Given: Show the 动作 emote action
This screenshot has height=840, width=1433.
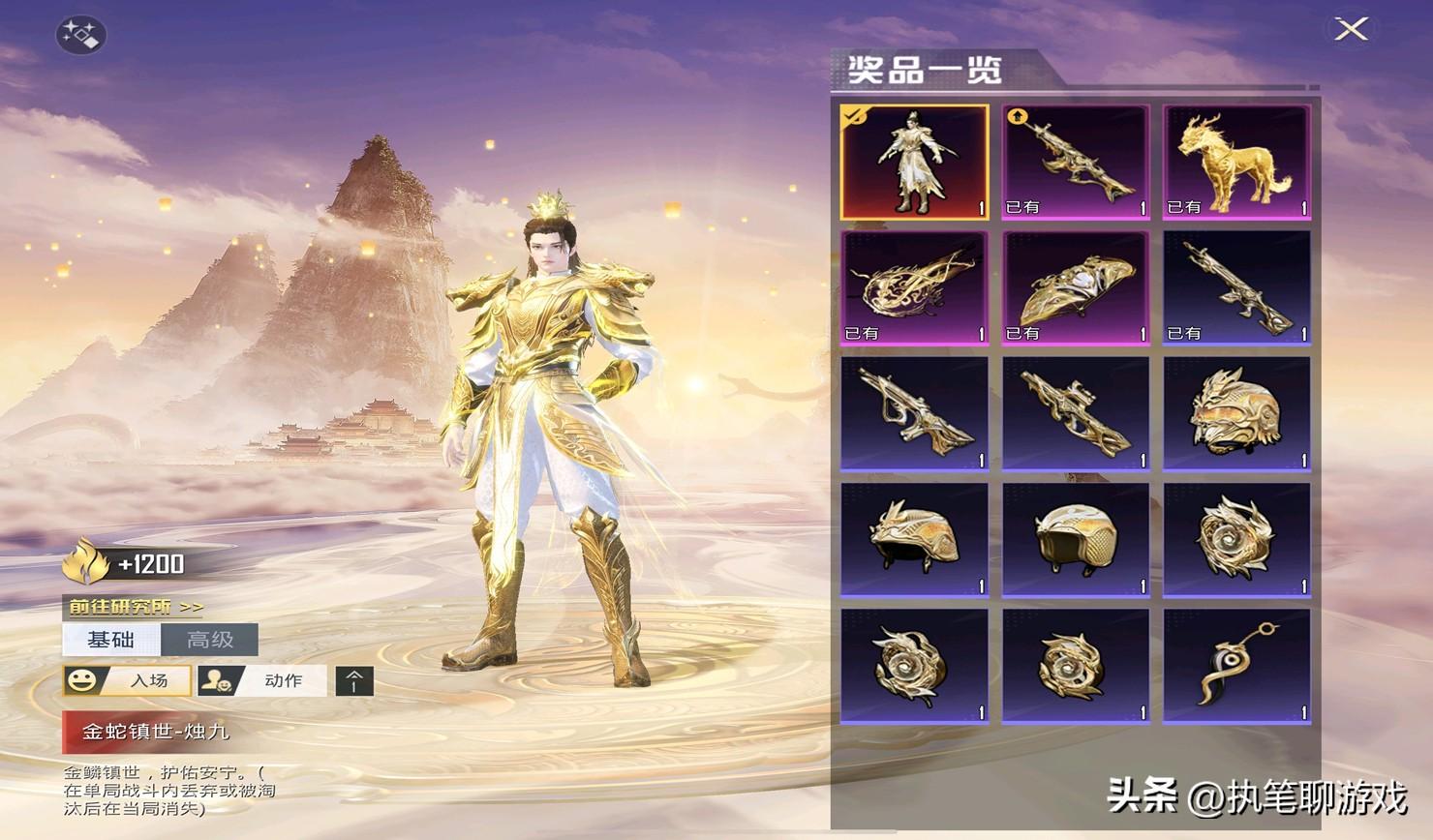Looking at the screenshot, I should tap(262, 680).
